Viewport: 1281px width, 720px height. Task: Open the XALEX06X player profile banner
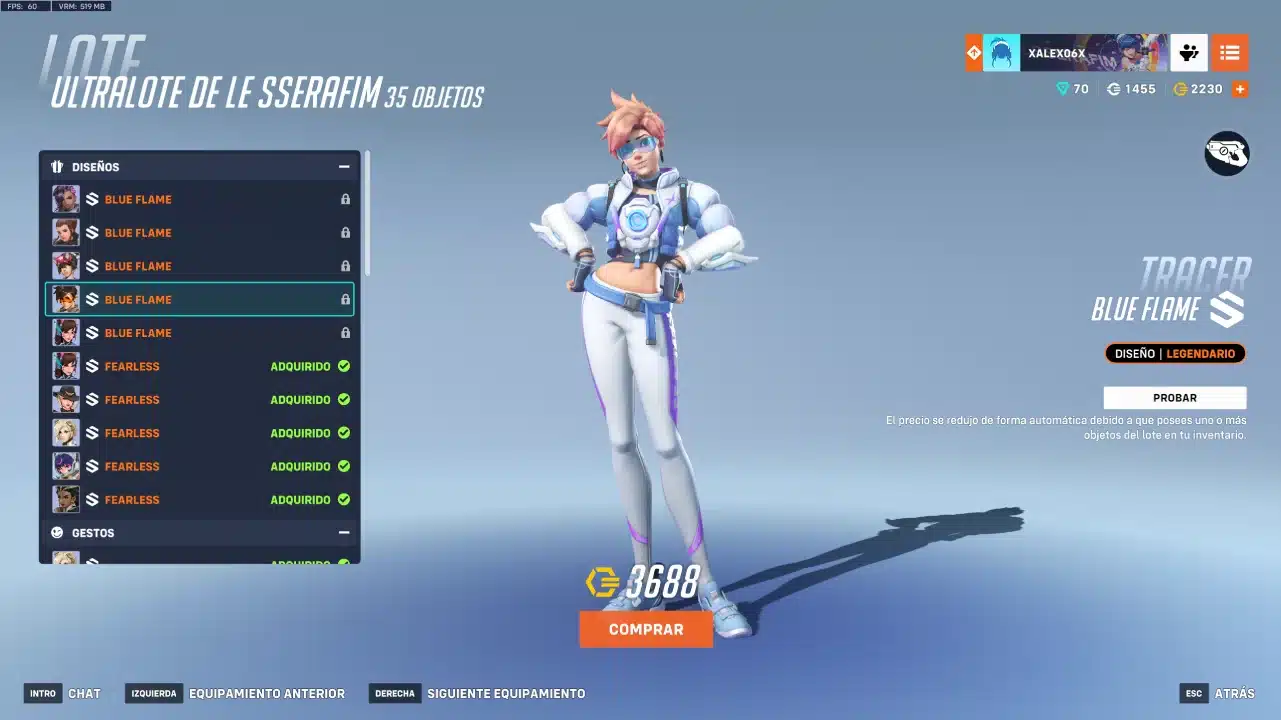[x=1075, y=53]
